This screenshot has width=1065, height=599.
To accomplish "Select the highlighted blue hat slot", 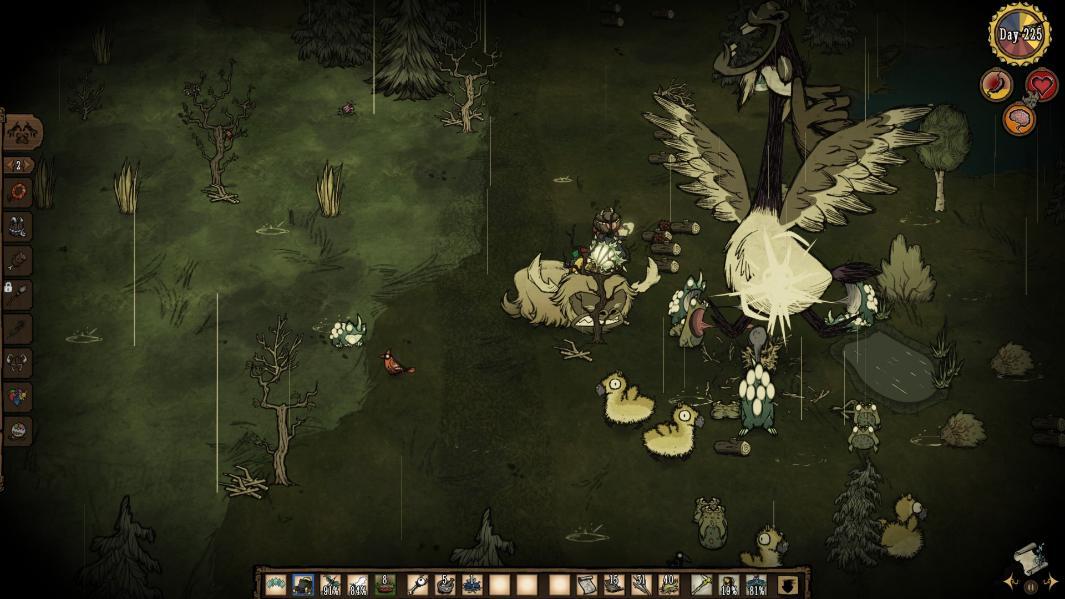I will (302, 585).
